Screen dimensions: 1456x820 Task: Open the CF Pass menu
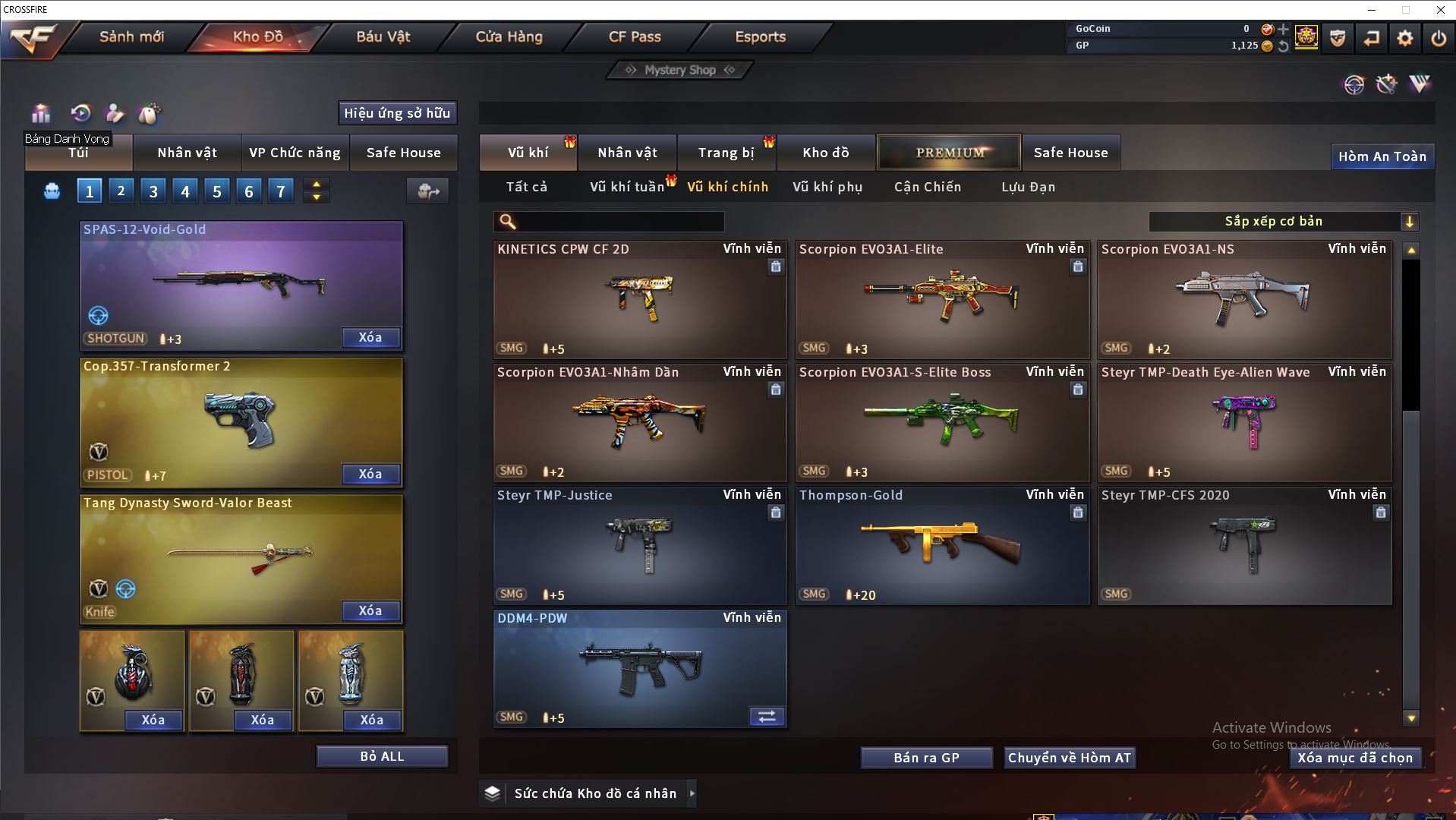635,36
